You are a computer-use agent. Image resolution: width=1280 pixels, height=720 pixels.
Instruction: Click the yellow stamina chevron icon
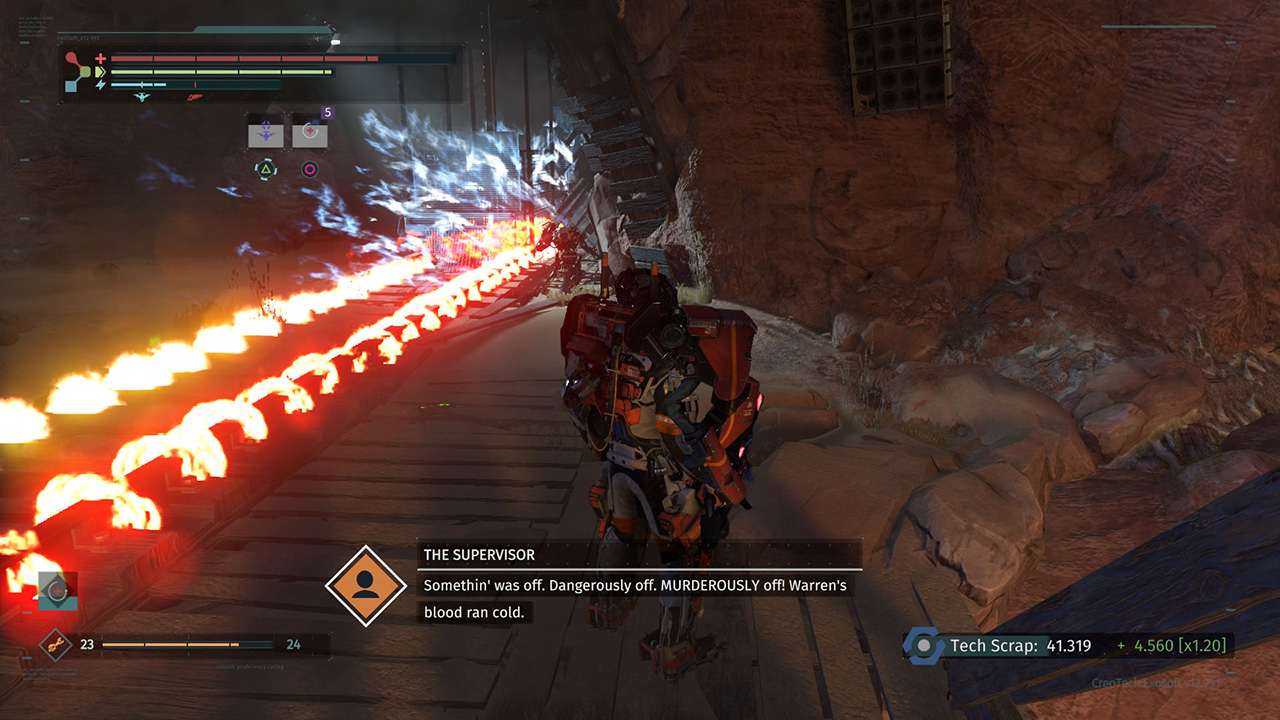click(x=101, y=71)
